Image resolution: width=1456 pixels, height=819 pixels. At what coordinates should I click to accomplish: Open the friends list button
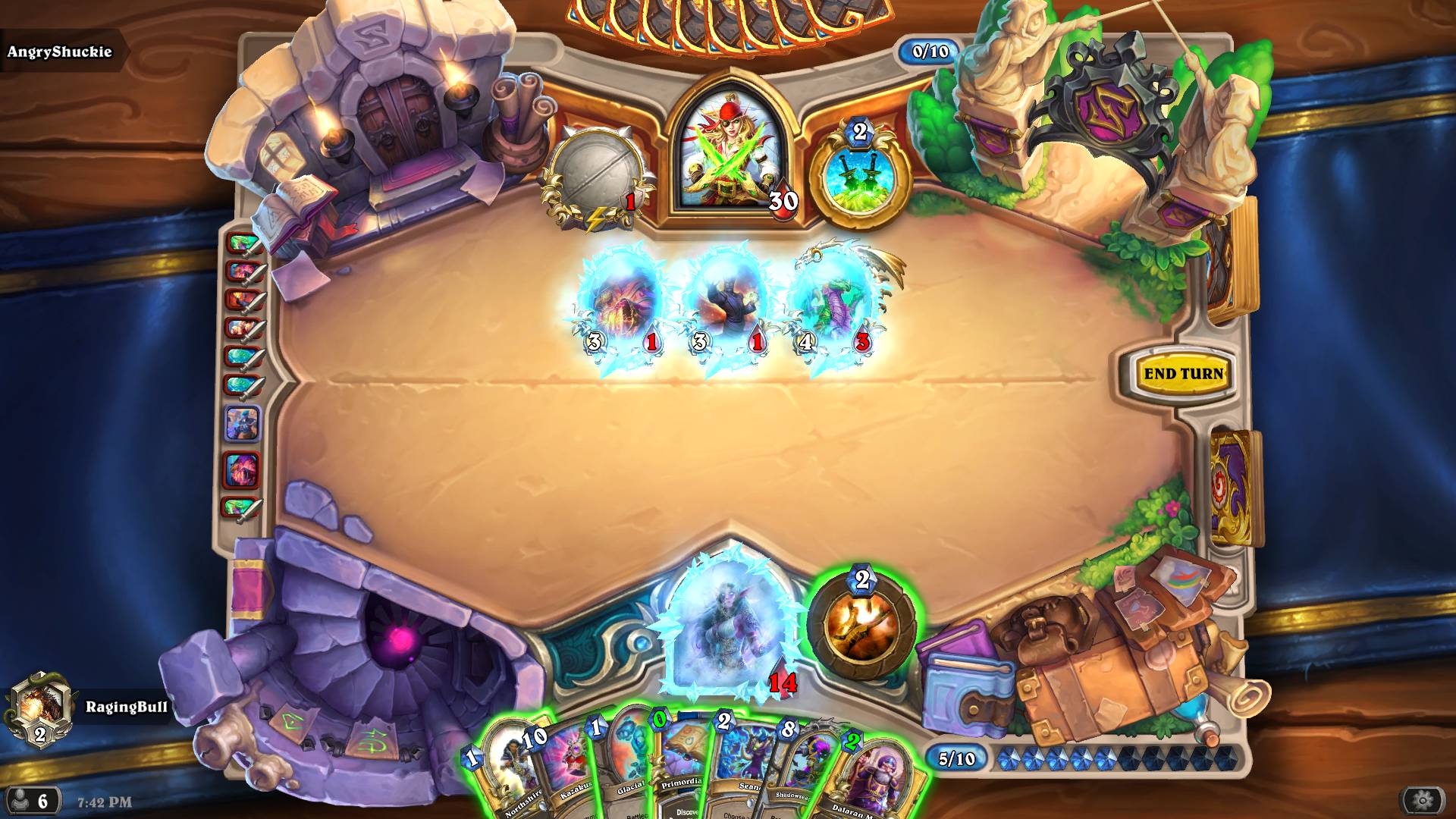(32, 800)
